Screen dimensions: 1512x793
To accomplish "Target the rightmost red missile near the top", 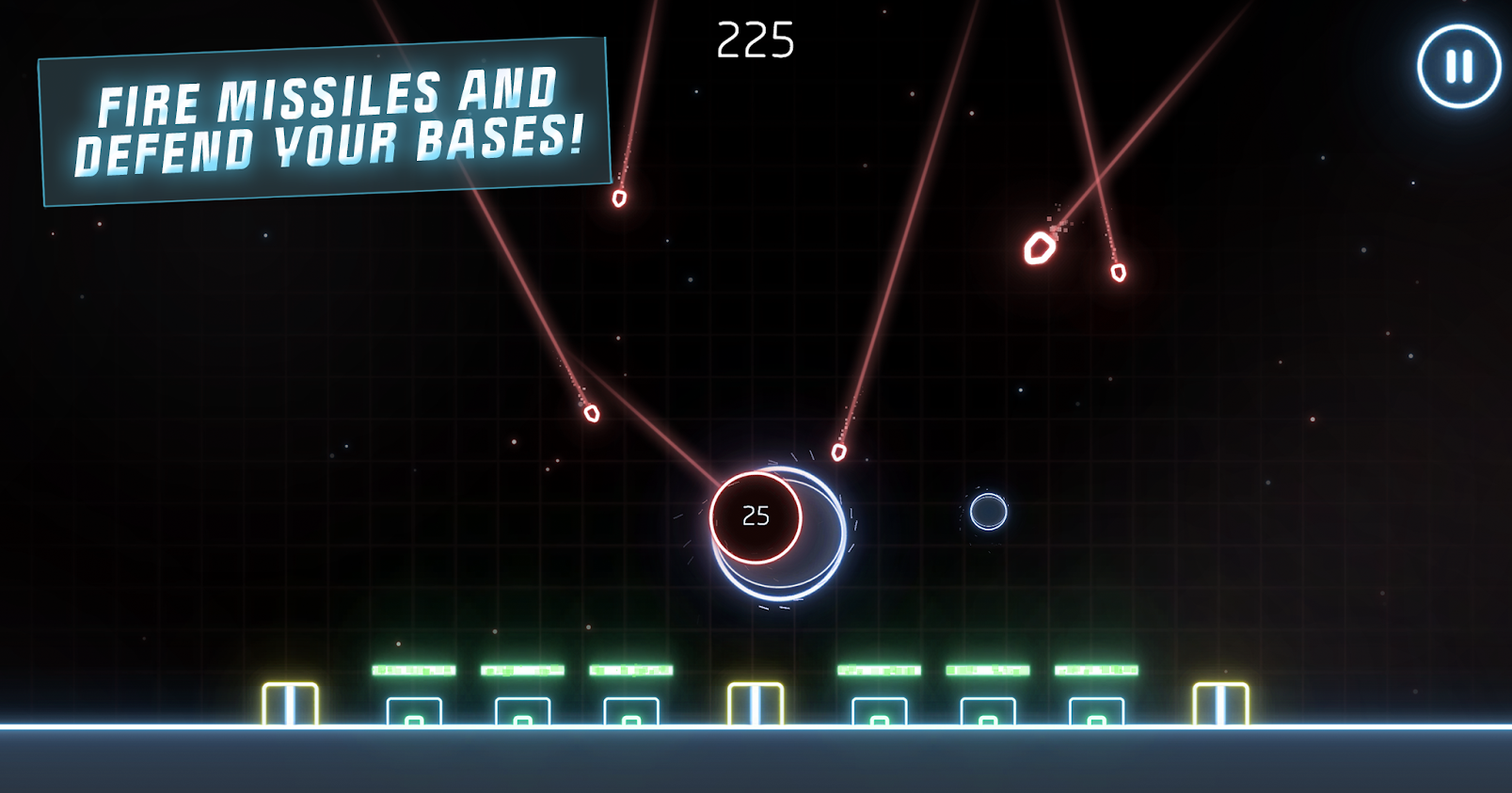I will coord(1118,275).
